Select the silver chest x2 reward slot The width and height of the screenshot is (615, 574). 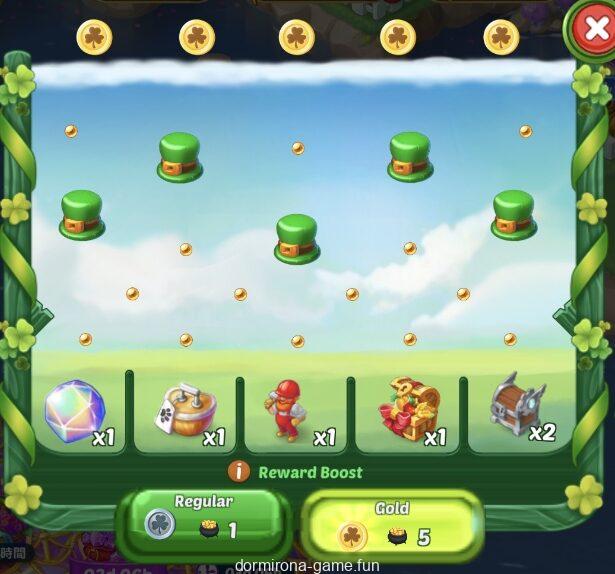coord(518,408)
